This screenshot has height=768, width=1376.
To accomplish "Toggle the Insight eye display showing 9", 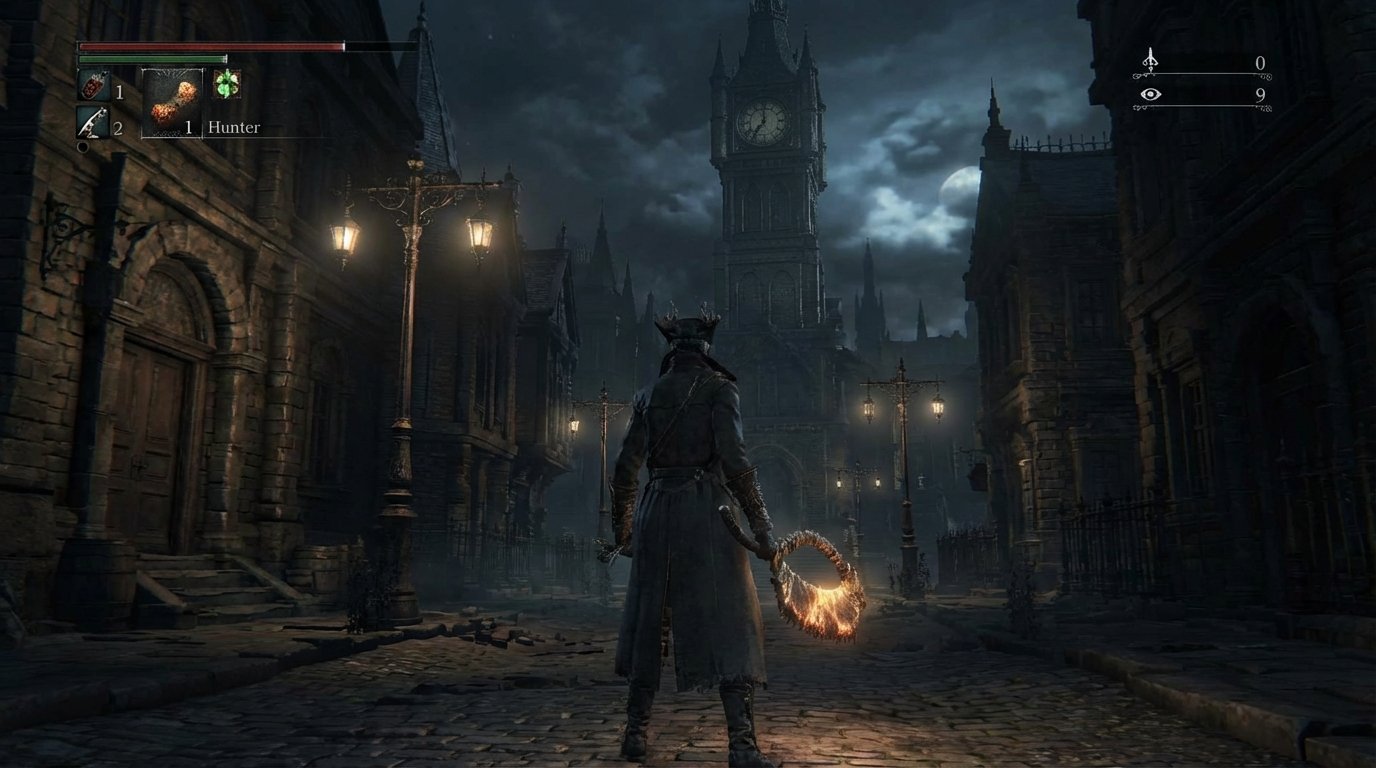I will [1260, 92].
